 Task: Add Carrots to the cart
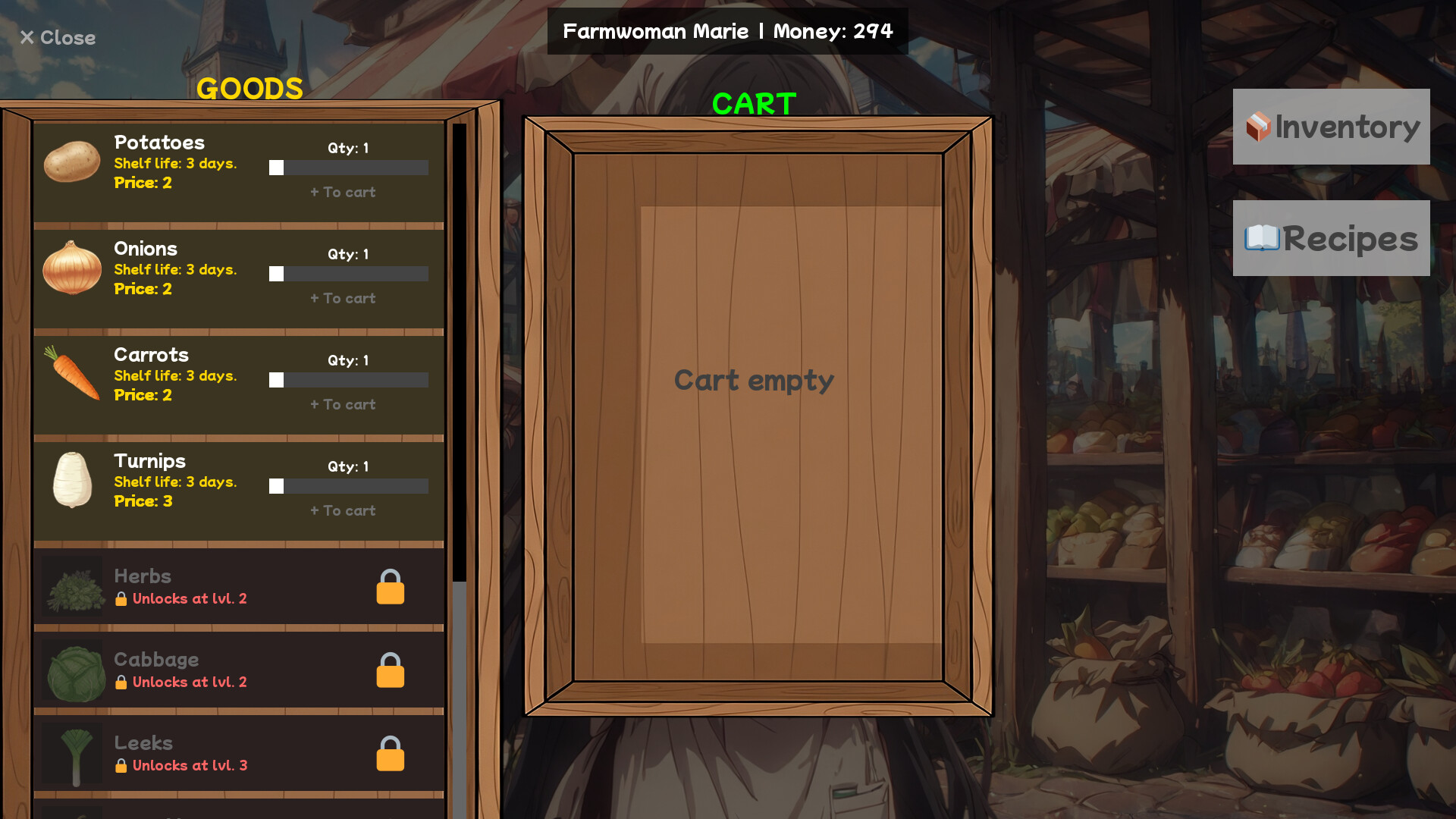click(342, 404)
